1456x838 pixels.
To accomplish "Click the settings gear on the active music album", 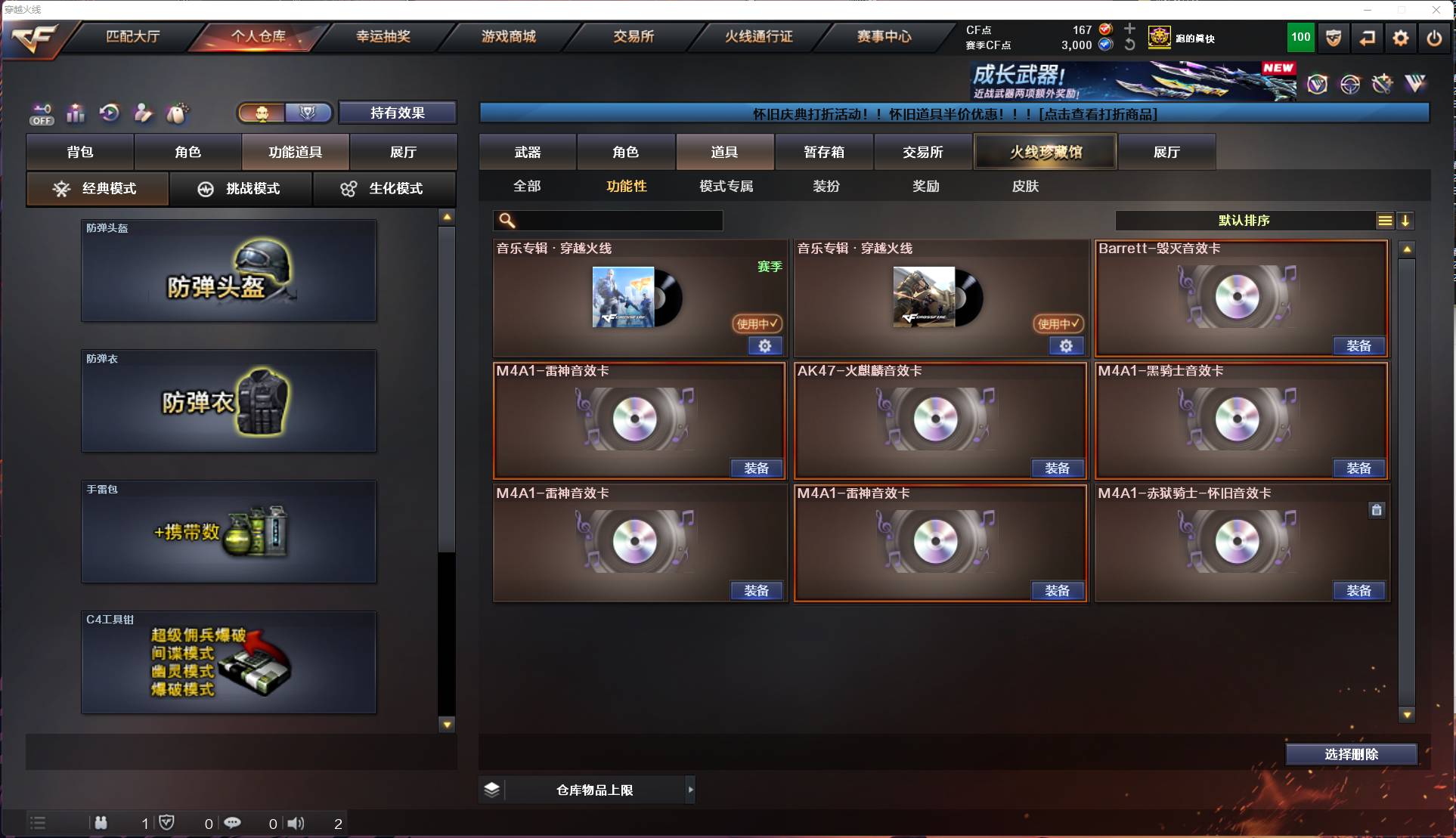I will (765, 345).
